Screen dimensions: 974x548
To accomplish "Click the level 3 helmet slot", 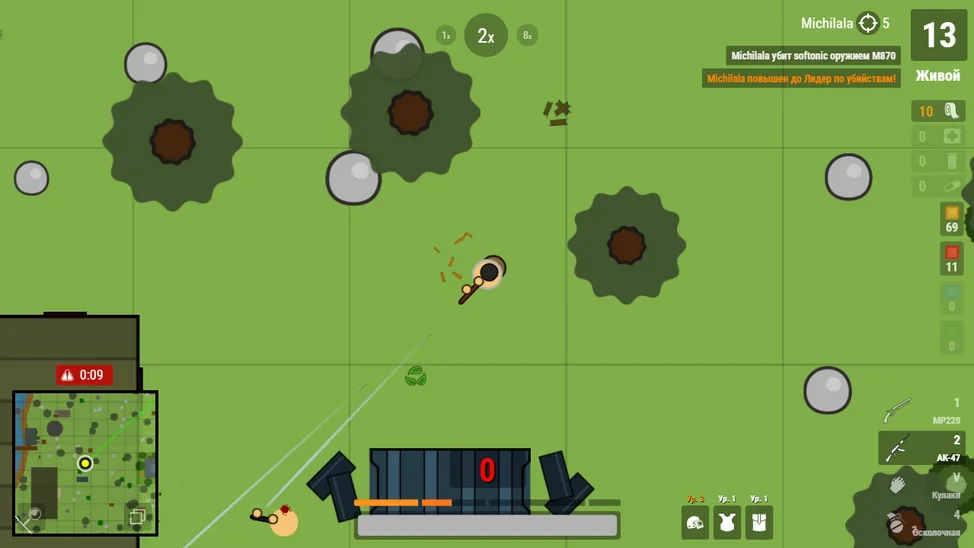I will (x=695, y=520).
